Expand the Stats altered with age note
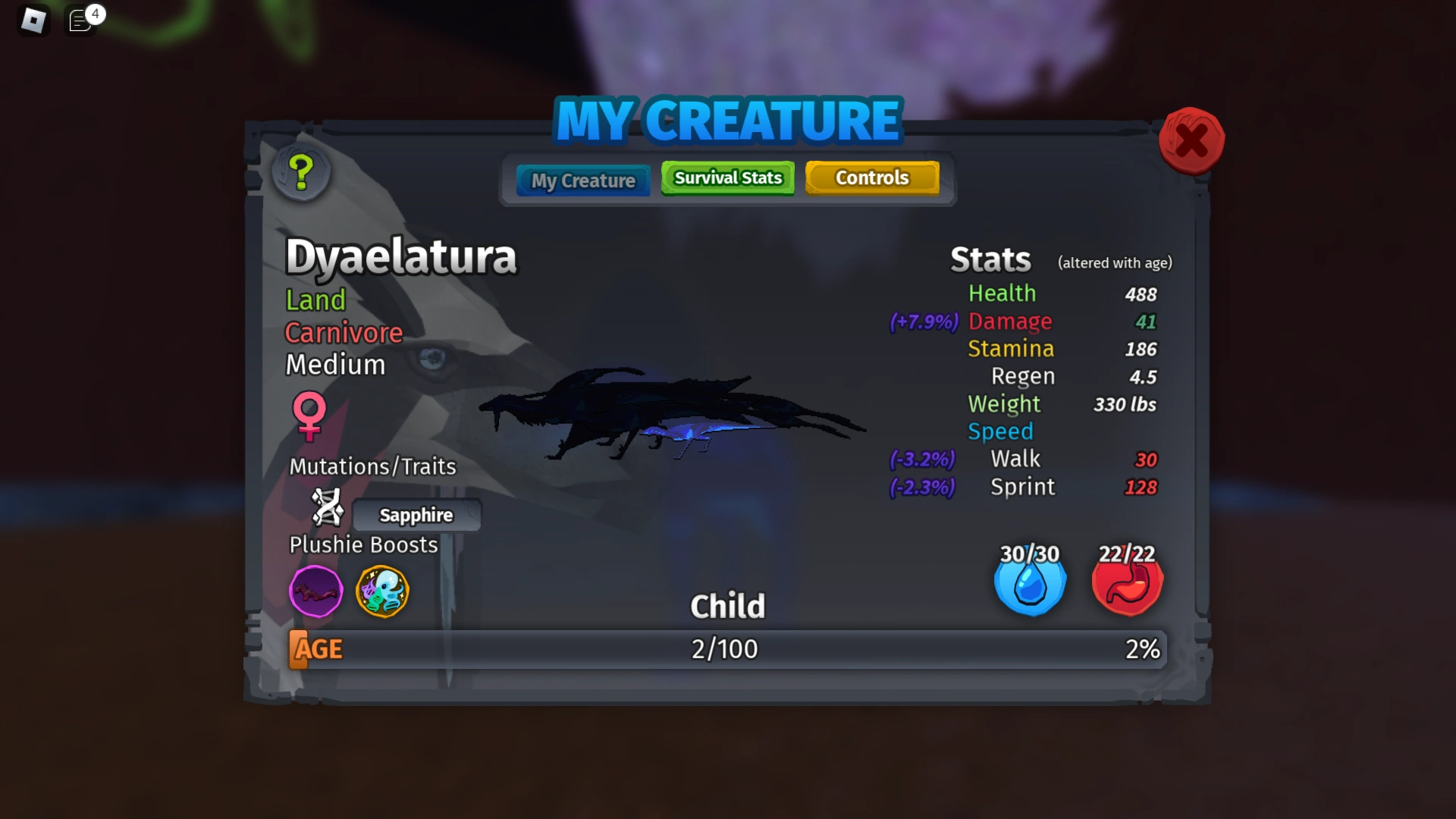The height and width of the screenshot is (819, 1456). tap(1114, 262)
